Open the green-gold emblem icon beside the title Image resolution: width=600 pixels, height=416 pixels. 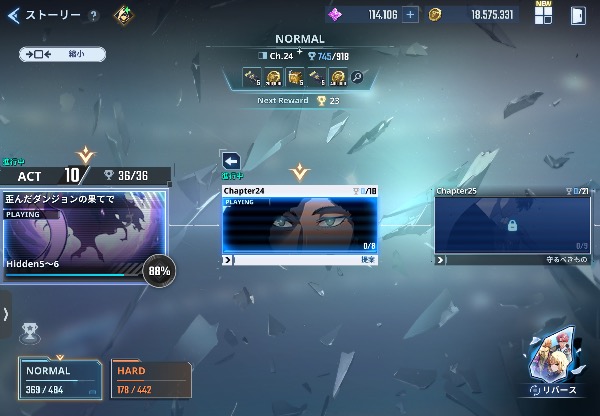(124, 15)
